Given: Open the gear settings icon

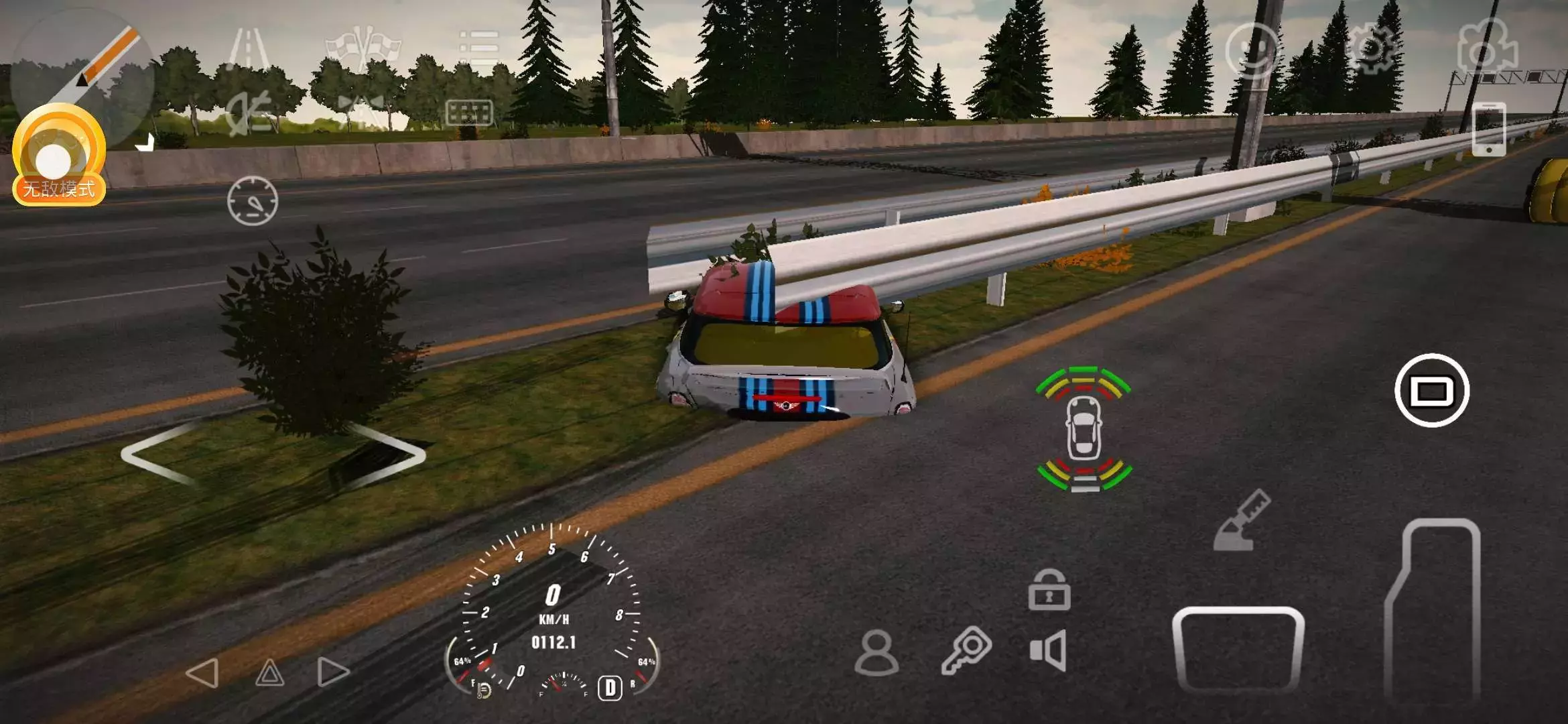Looking at the screenshot, I should (x=1371, y=49).
